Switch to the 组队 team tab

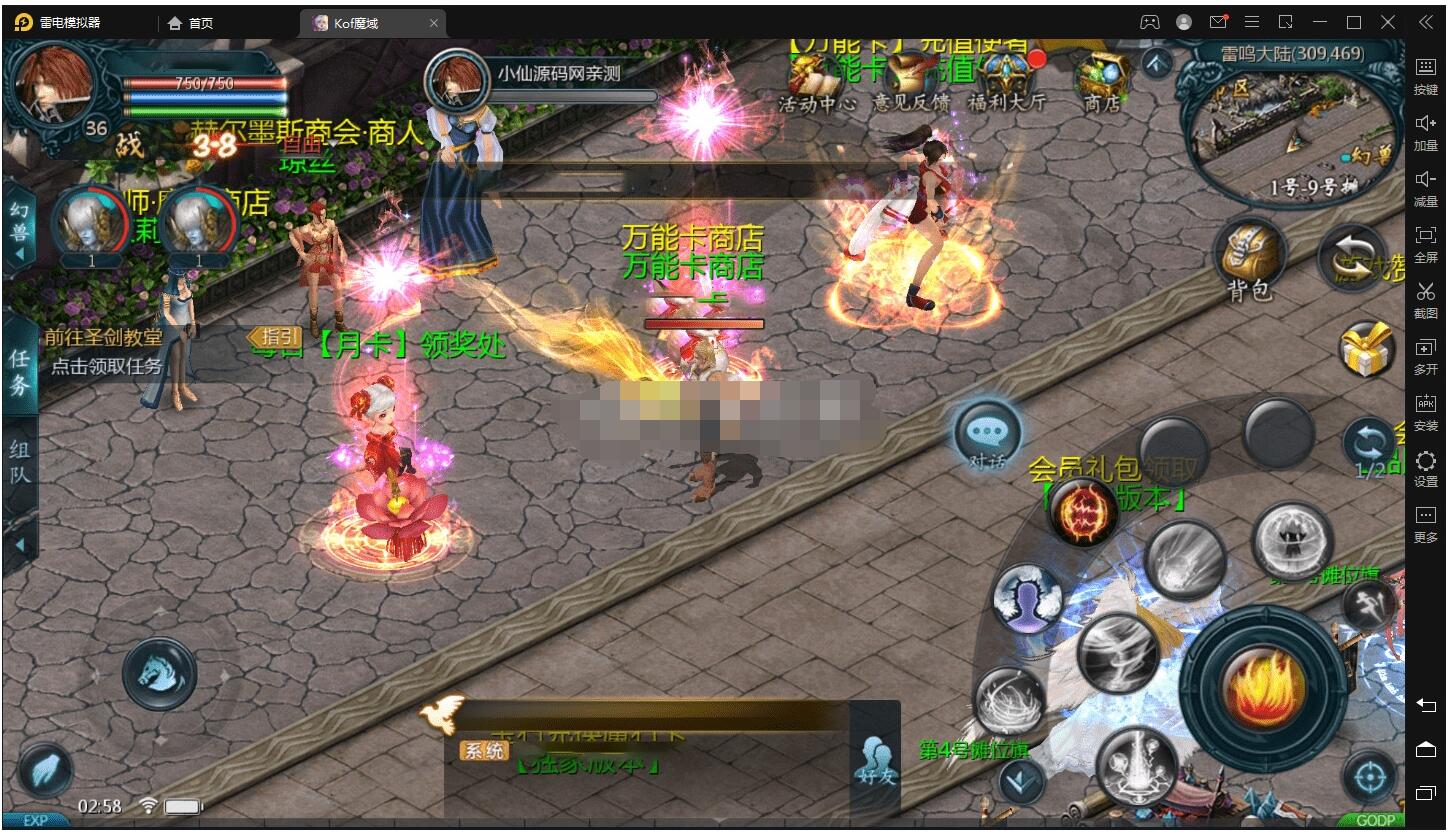(x=20, y=462)
